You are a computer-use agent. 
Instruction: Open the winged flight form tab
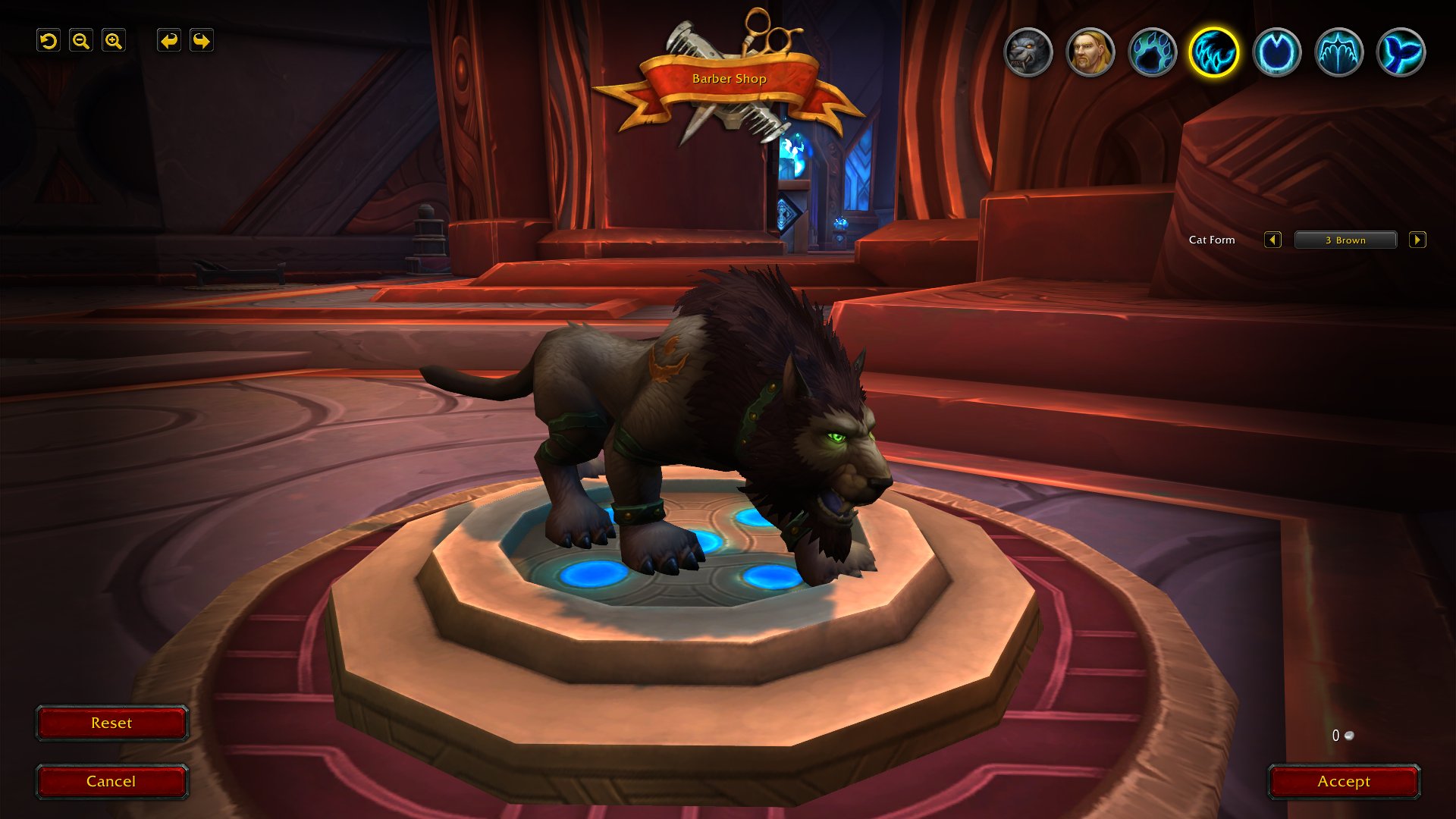point(1339,52)
